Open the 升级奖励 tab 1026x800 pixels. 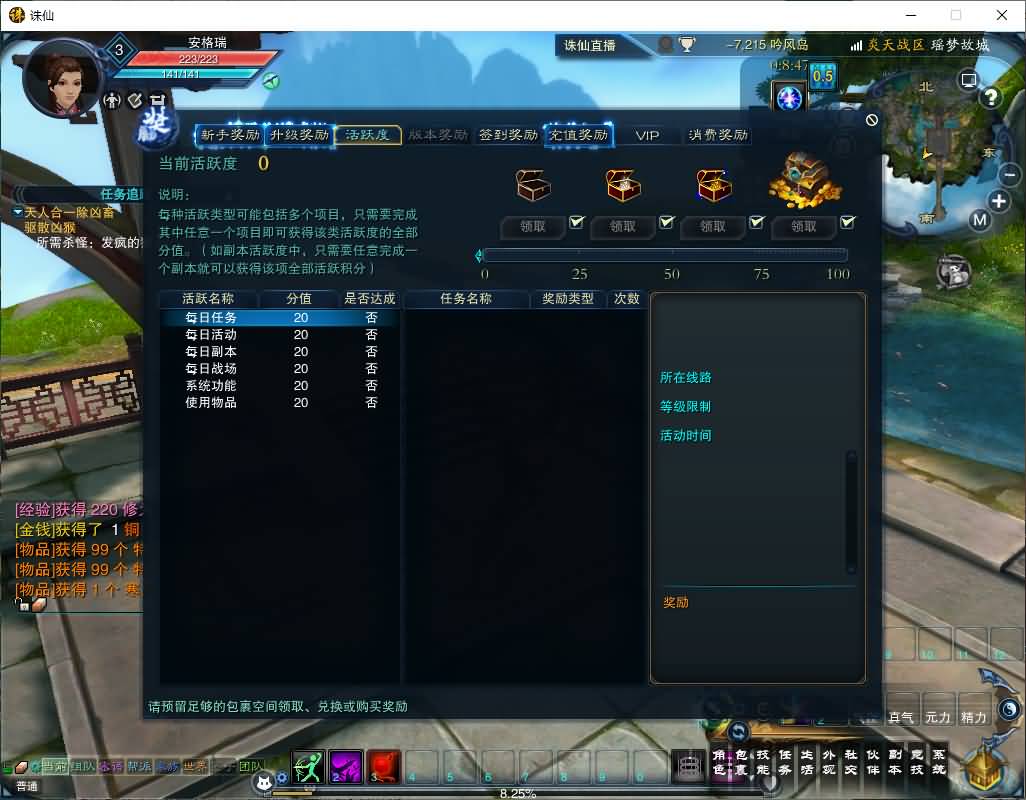[299, 135]
